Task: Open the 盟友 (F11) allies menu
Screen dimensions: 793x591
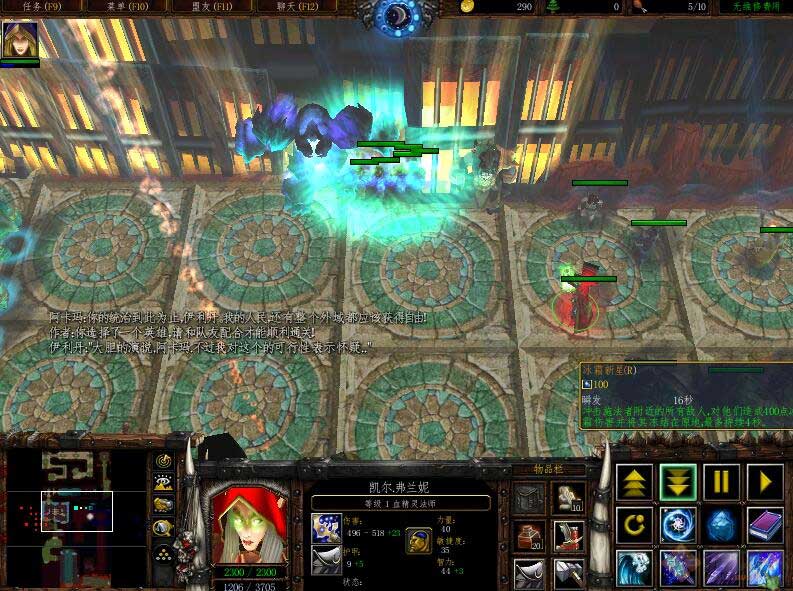Action: (x=210, y=6)
